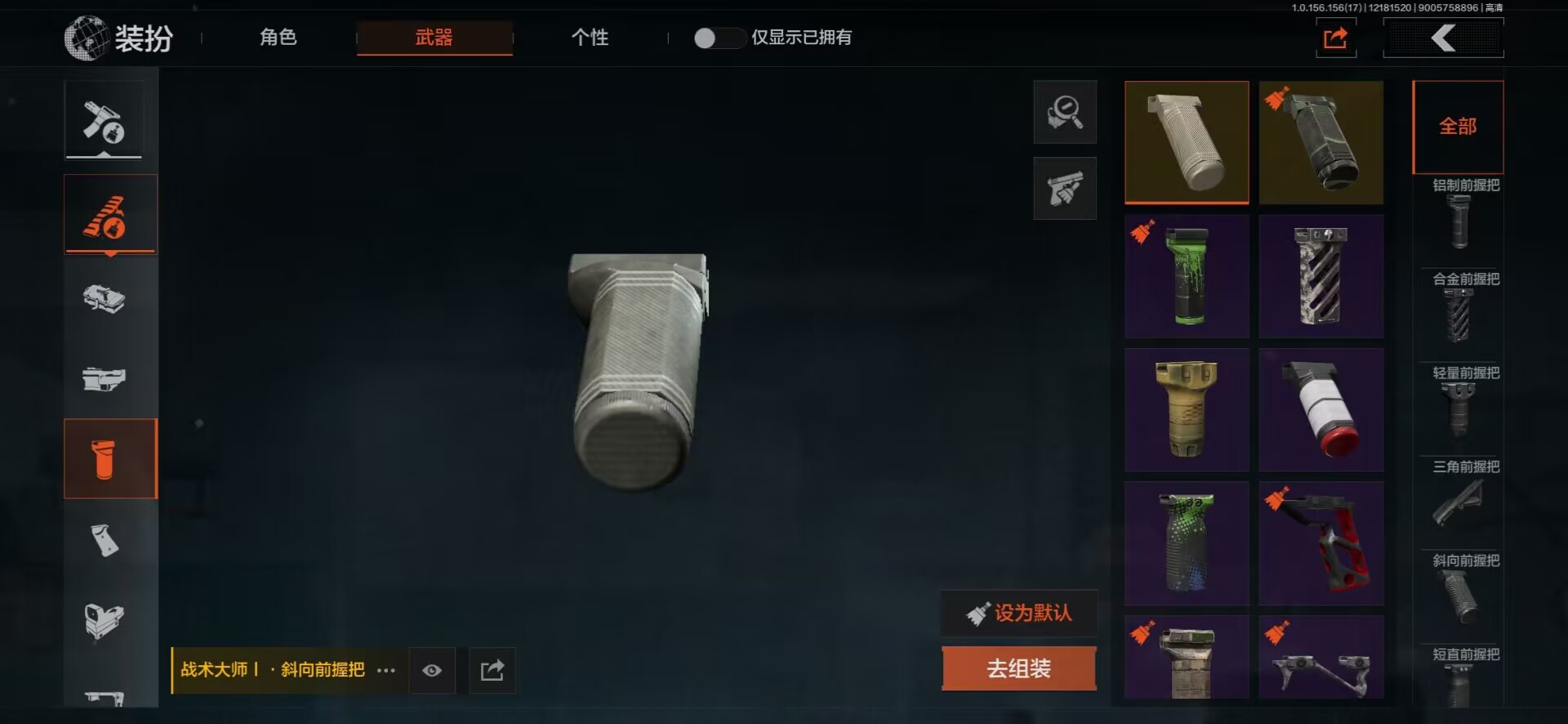Click the 去组装 button
The height and width of the screenshot is (724, 1568).
(x=1018, y=668)
